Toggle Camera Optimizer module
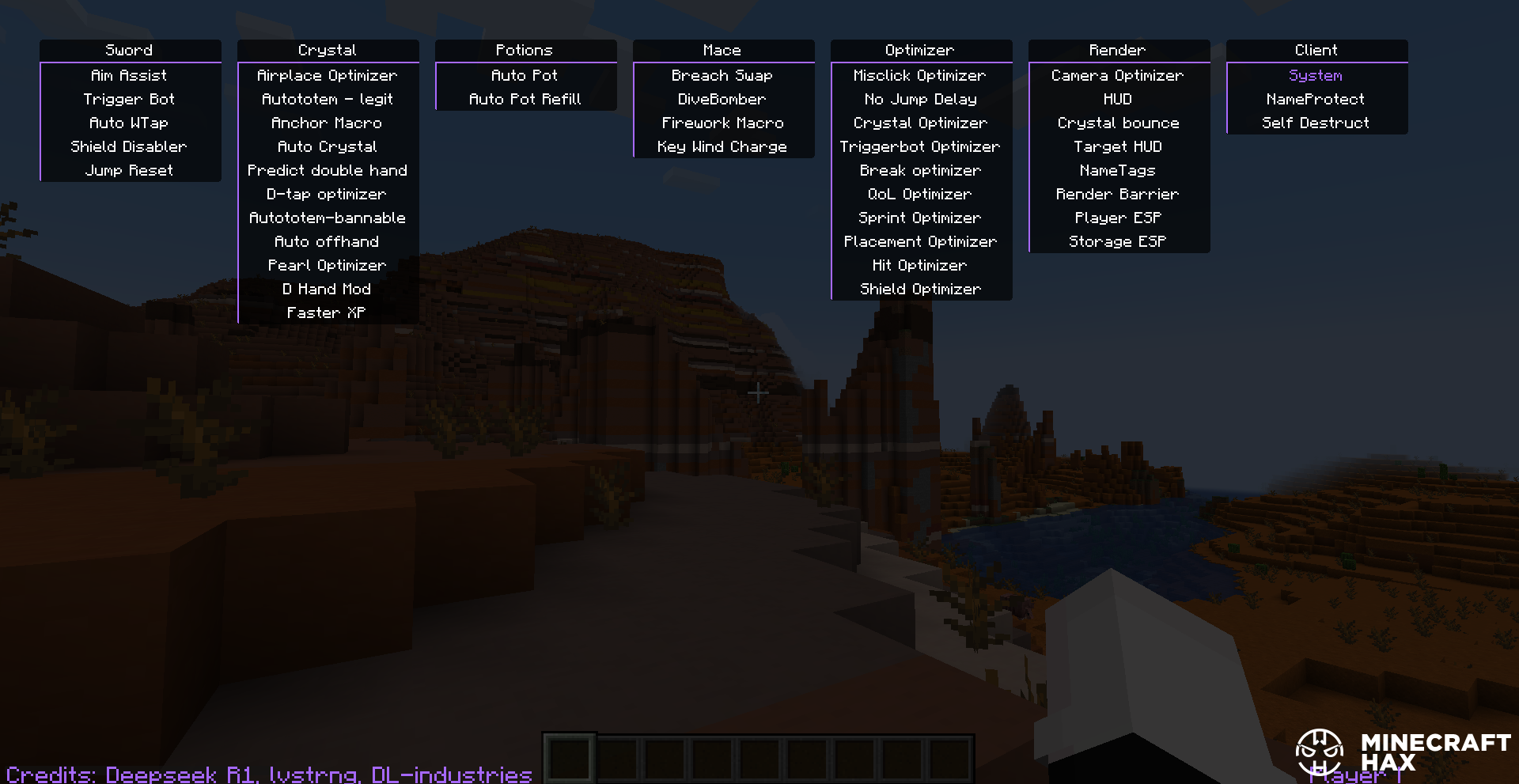This screenshot has width=1519, height=784. click(1117, 76)
